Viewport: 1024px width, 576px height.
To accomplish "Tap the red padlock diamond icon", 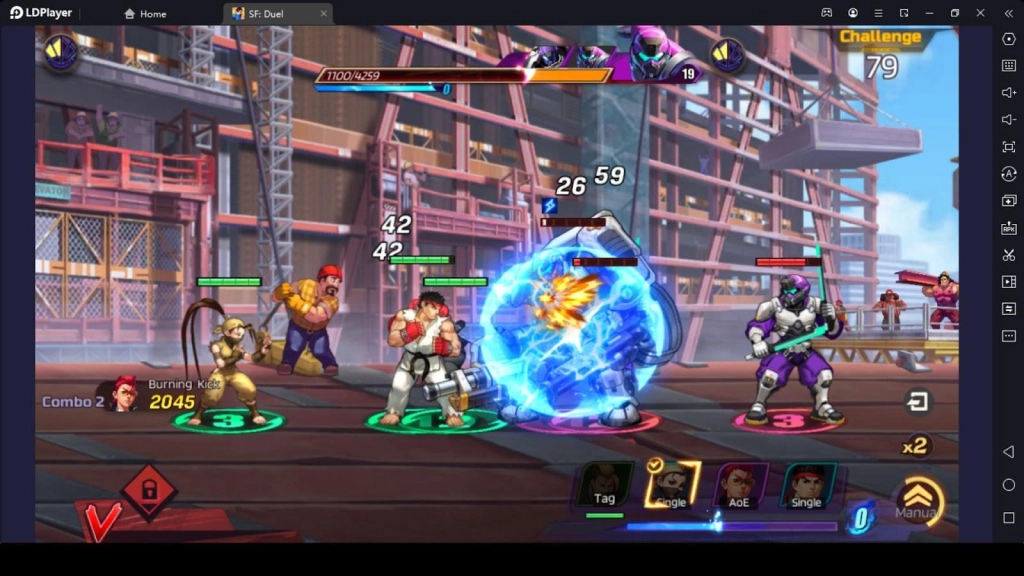I will tap(149, 490).
